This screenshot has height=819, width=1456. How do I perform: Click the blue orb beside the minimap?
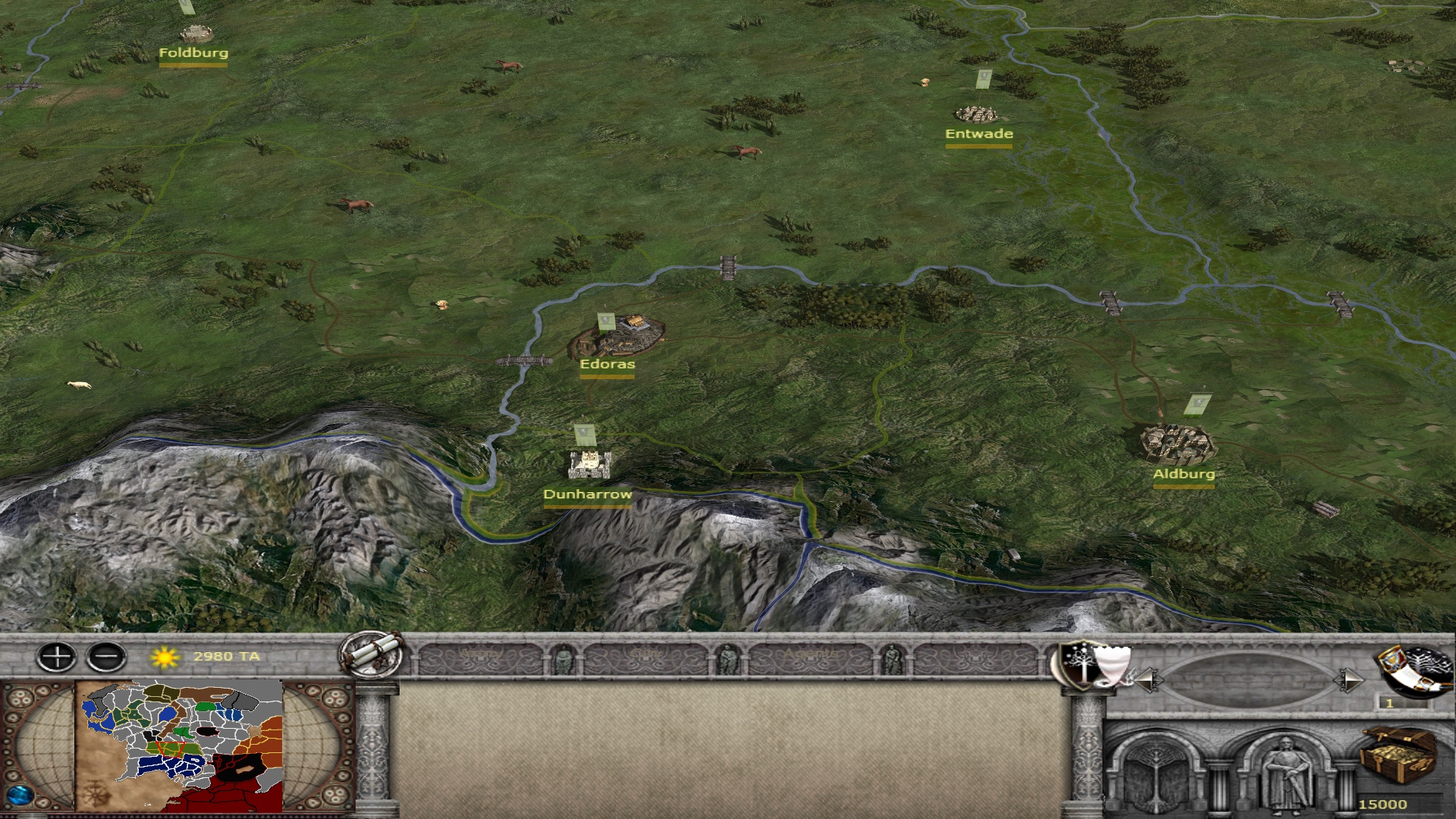(x=20, y=795)
